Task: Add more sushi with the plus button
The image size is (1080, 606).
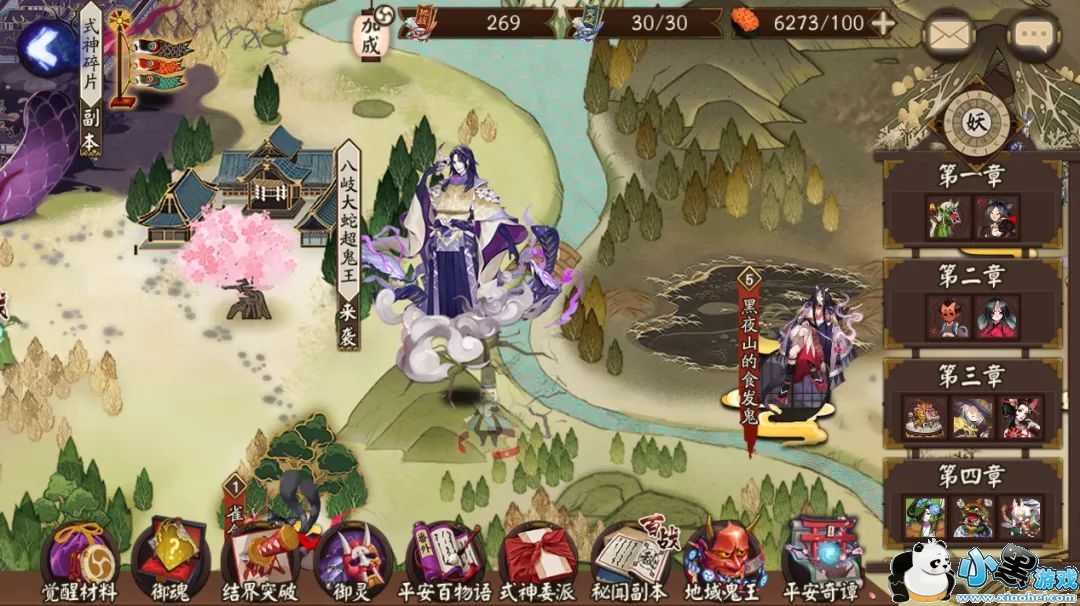Action: (883, 24)
